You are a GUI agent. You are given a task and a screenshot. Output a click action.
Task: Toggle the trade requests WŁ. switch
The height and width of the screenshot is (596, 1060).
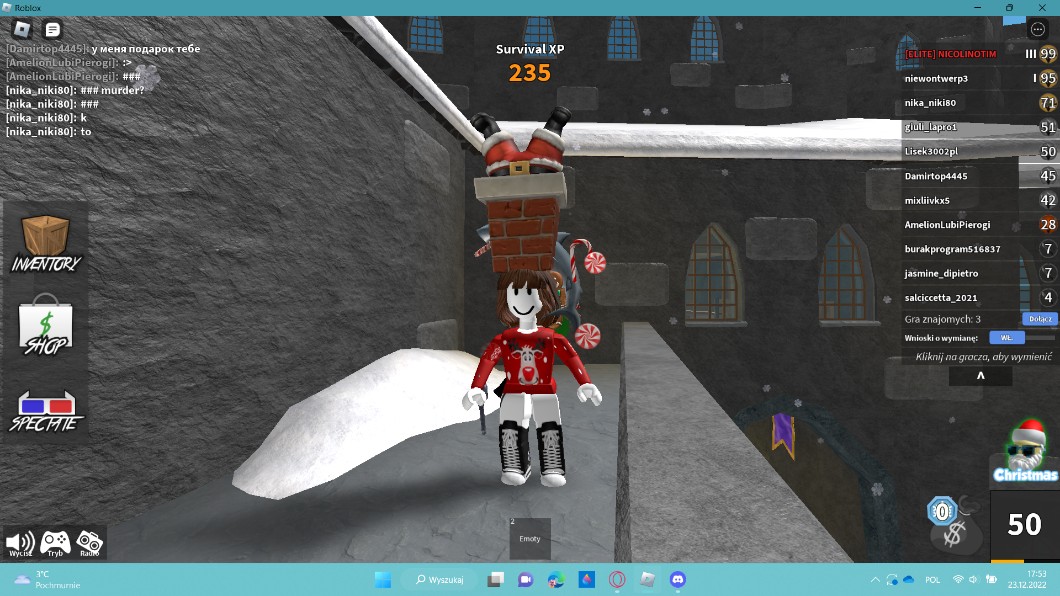1007,338
